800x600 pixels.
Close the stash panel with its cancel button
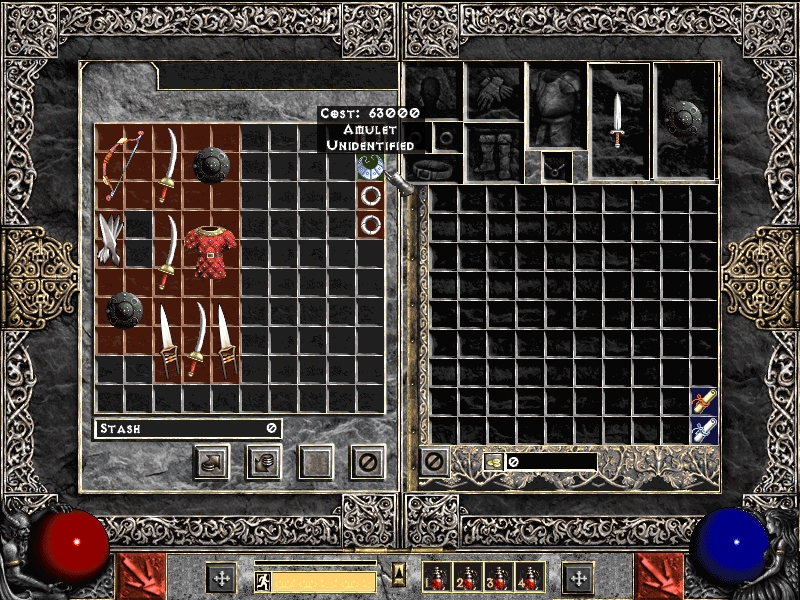pos(368,461)
